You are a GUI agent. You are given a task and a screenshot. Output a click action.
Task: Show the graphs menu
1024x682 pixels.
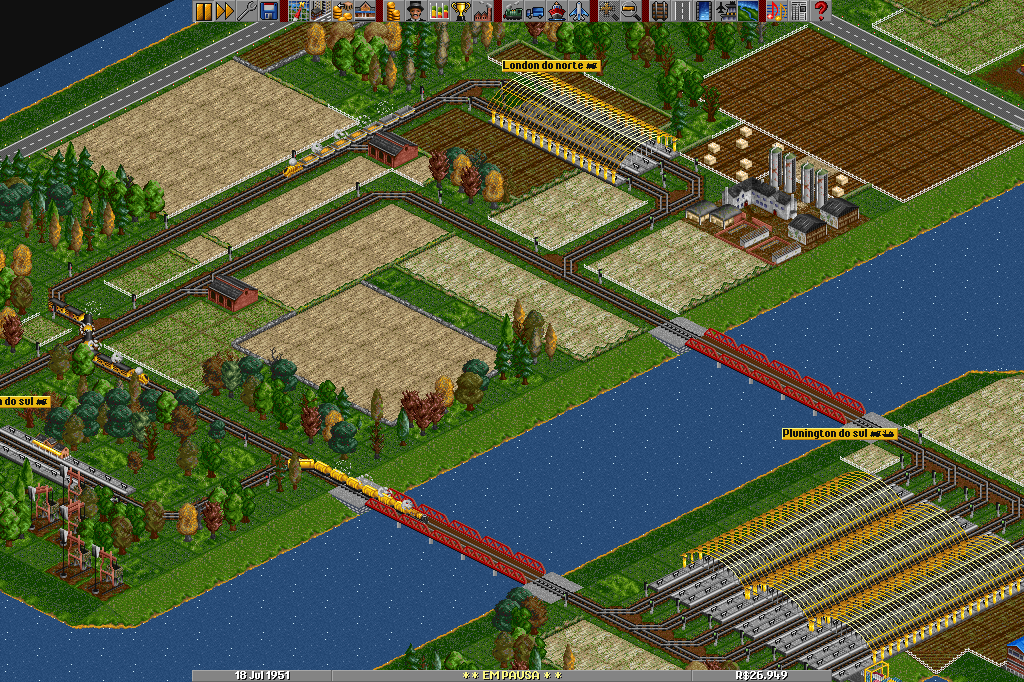[439, 11]
